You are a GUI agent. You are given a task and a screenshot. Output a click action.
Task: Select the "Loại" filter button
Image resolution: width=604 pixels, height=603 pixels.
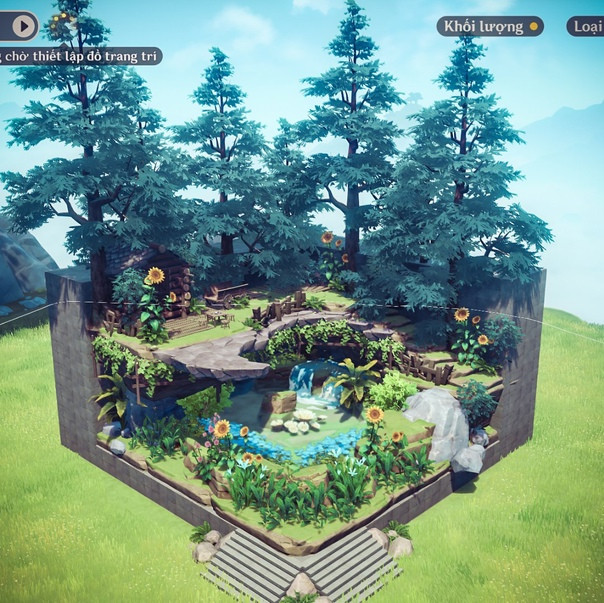[x=586, y=26]
